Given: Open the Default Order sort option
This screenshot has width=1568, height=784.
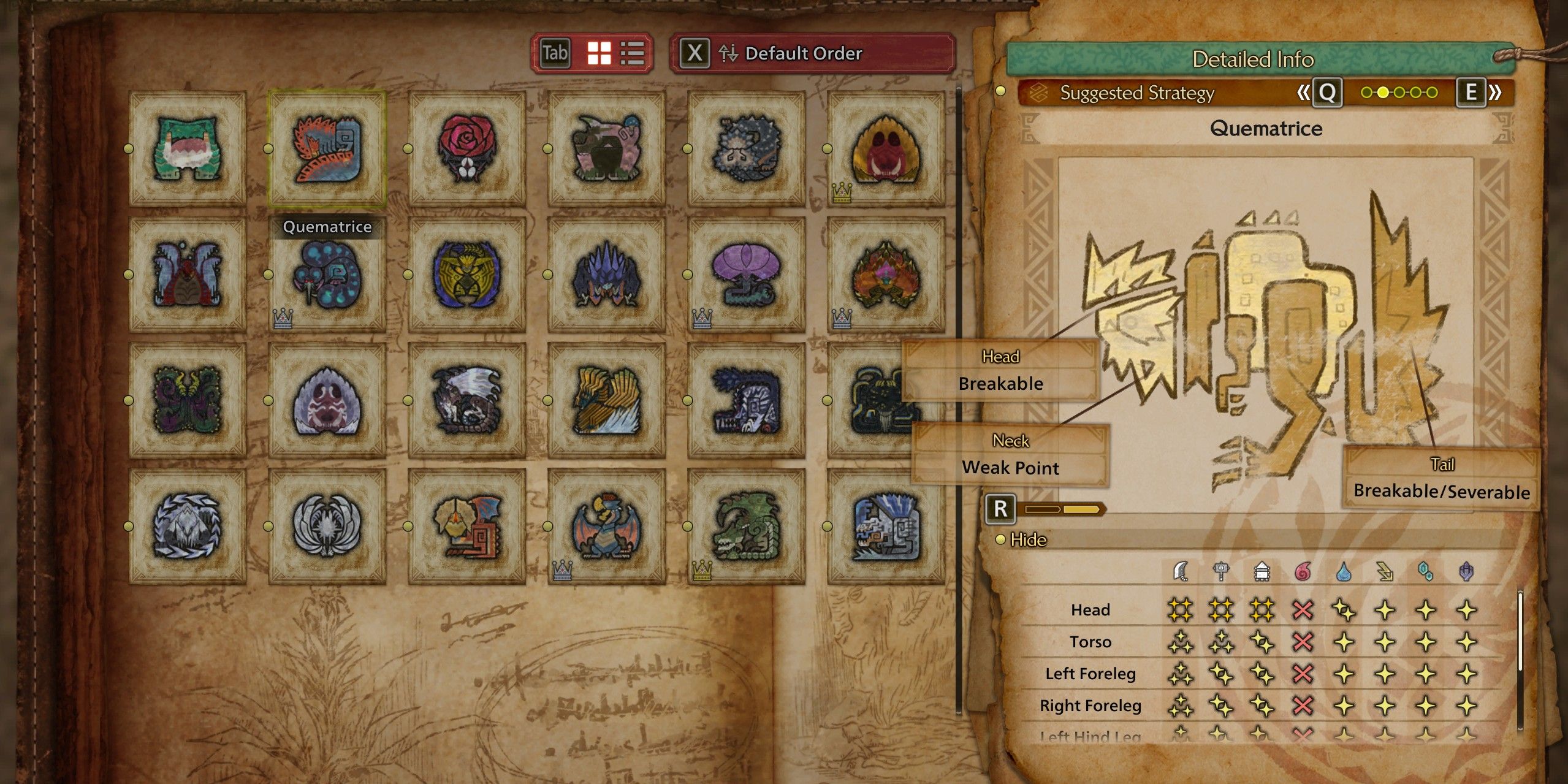Looking at the screenshot, I should [x=803, y=54].
